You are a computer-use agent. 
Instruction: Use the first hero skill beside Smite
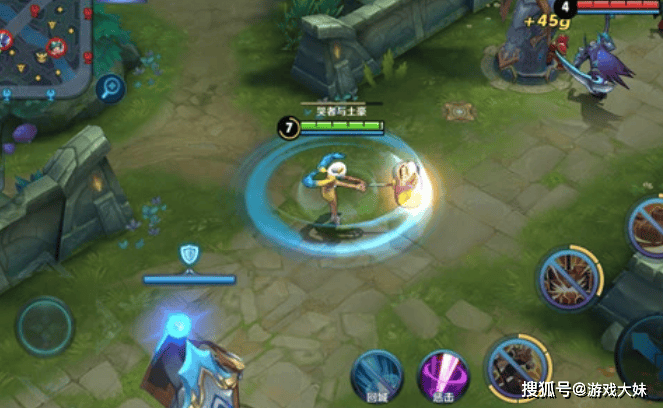514,365
